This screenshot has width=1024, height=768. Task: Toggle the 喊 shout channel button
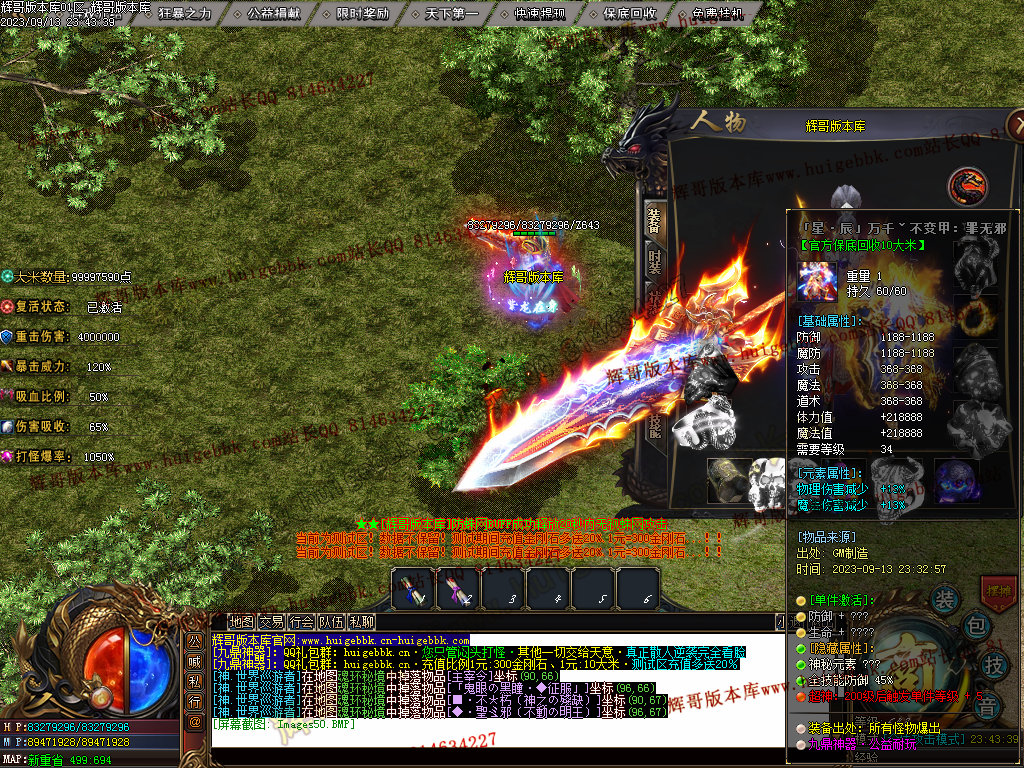coord(195,661)
